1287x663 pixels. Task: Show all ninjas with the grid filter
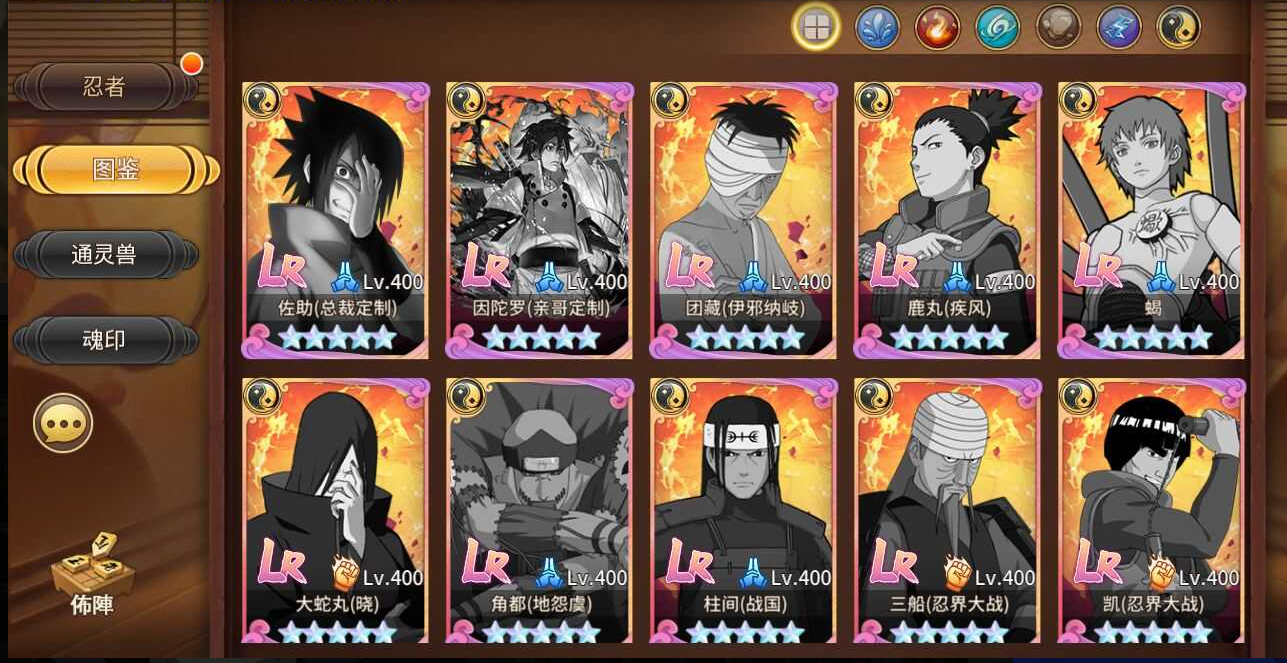pyautogui.click(x=816, y=28)
